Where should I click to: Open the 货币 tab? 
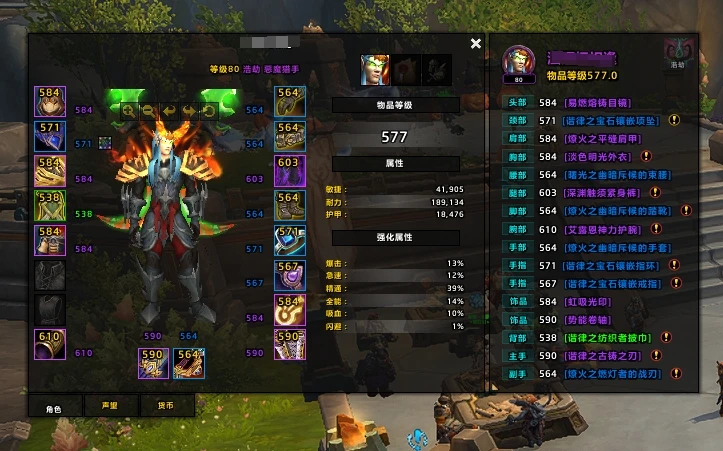164,406
